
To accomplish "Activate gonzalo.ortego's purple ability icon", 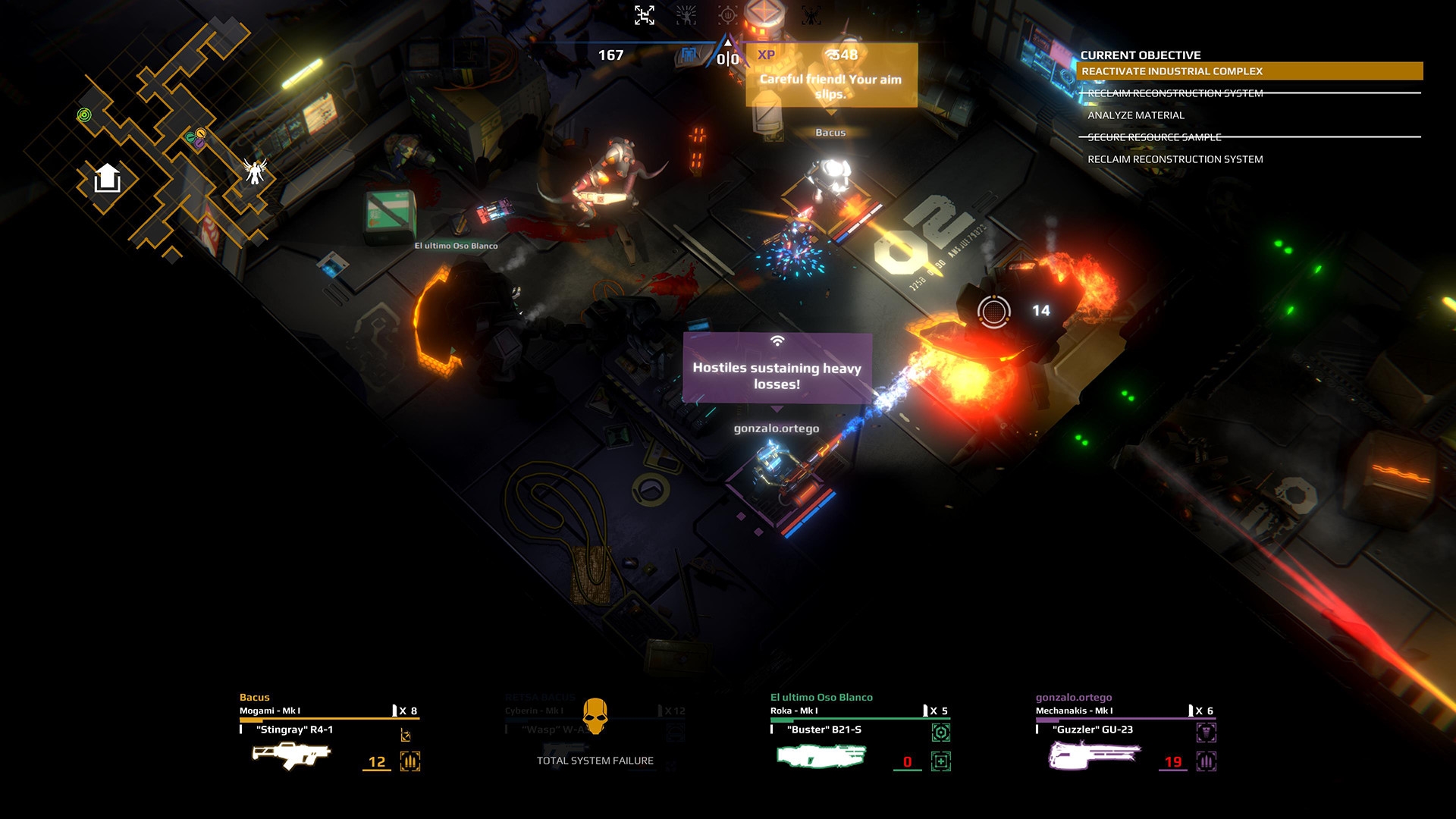I will point(1207,733).
